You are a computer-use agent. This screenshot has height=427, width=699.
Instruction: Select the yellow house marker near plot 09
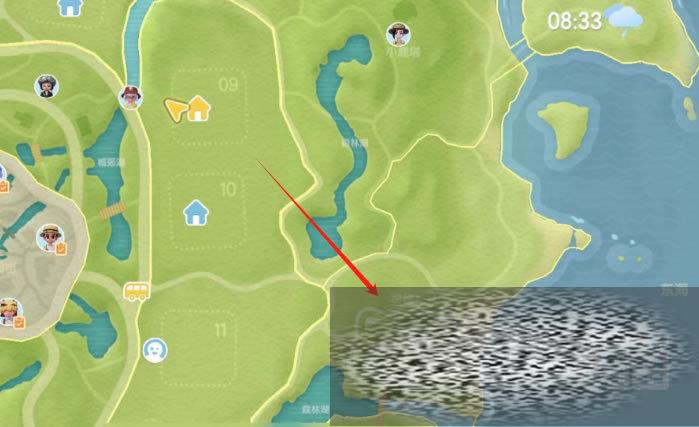(198, 108)
